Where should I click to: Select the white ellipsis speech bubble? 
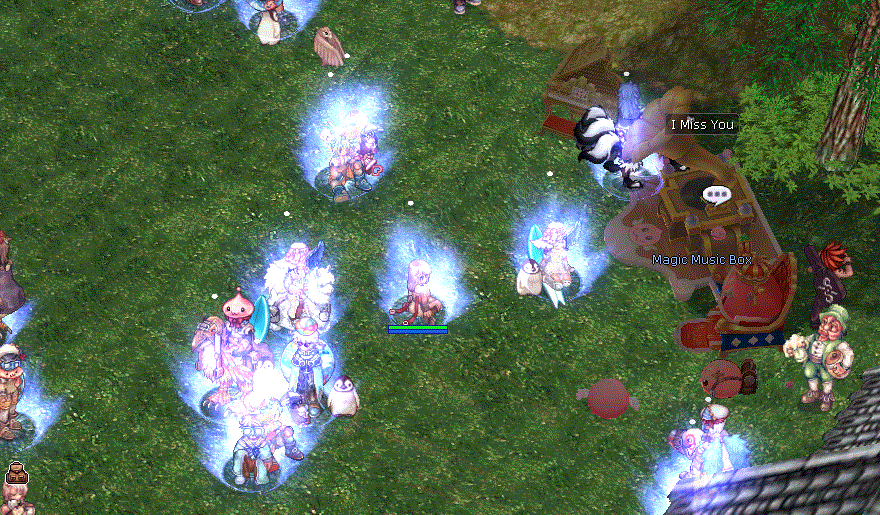point(716,195)
